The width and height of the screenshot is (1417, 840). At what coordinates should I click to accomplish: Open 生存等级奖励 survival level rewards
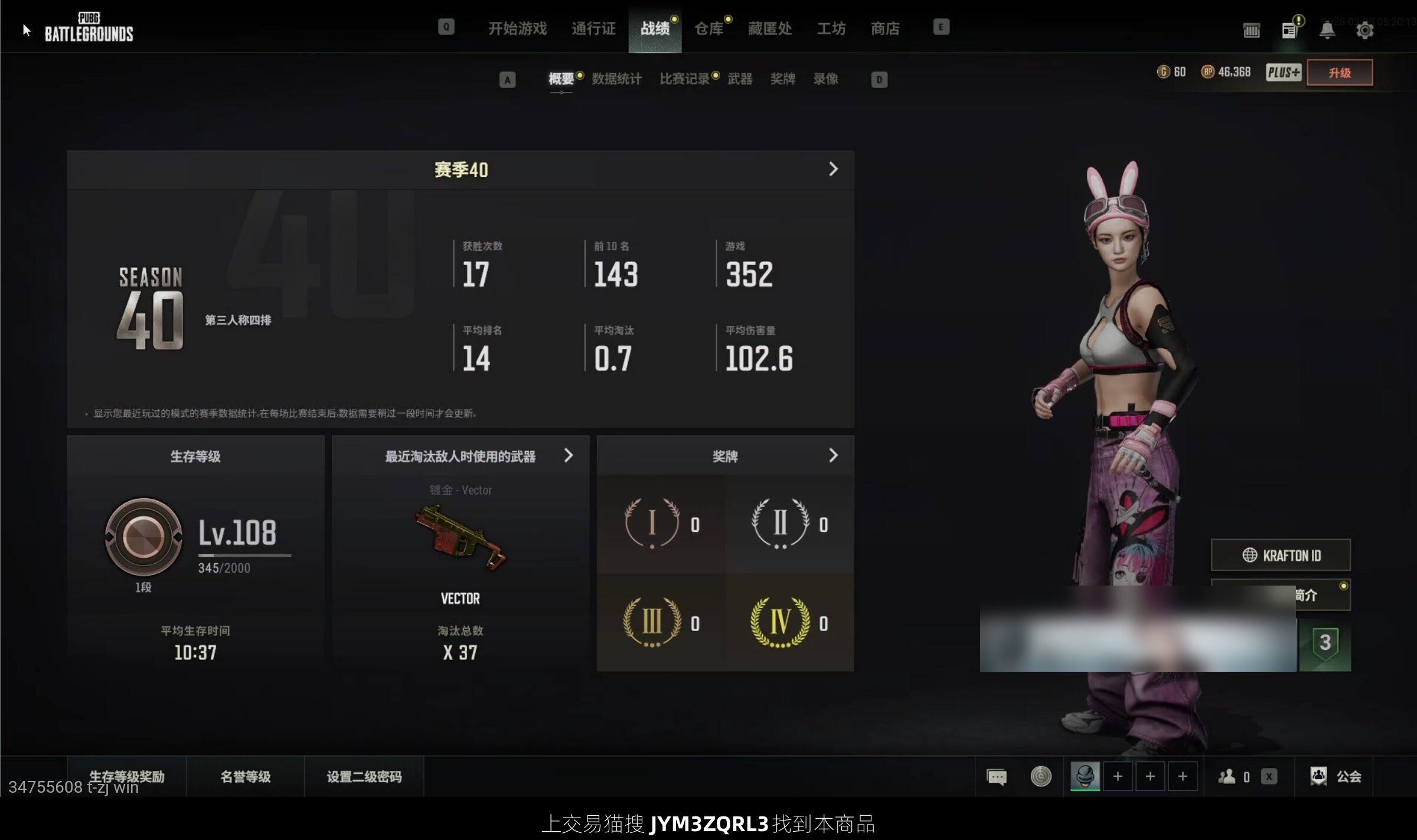[x=127, y=776]
